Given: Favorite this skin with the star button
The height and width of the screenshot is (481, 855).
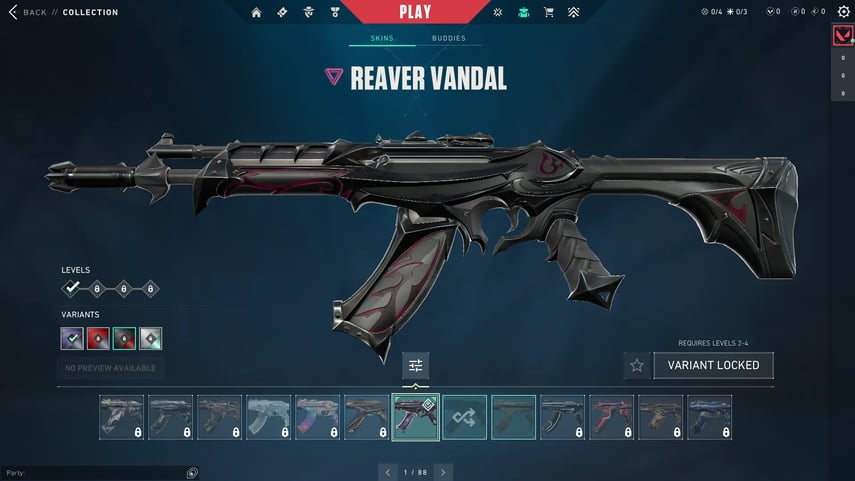Looking at the screenshot, I should pos(636,365).
